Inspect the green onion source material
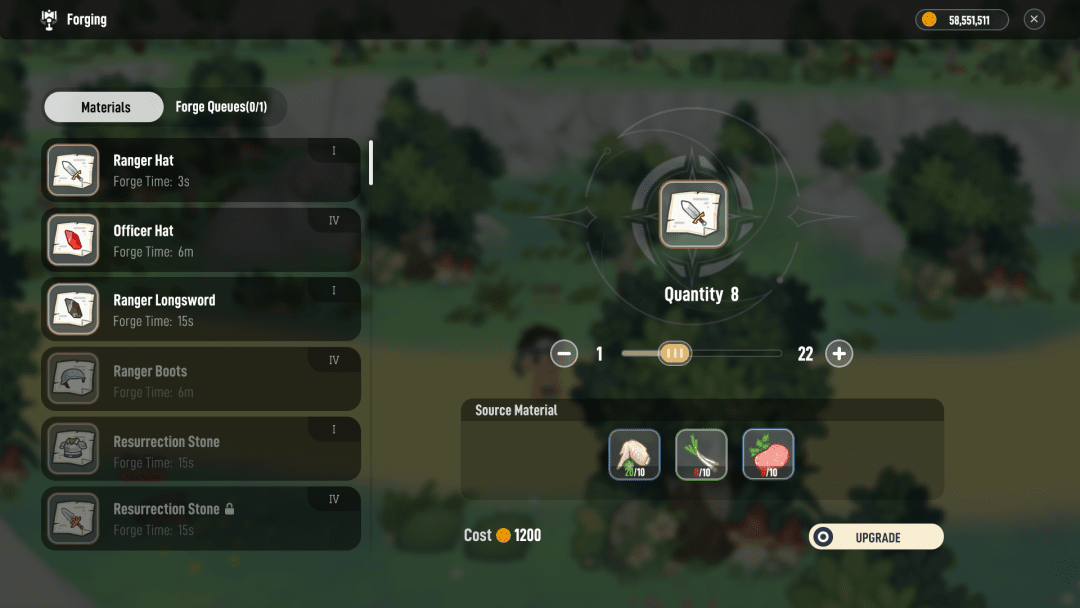Image resolution: width=1080 pixels, height=608 pixels. [701, 455]
